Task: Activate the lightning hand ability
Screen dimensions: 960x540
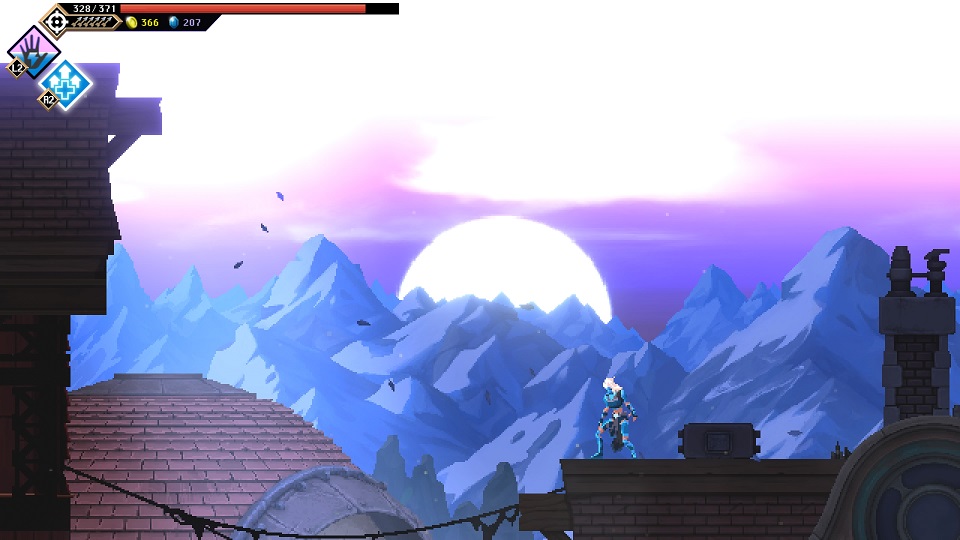Action: 33,50
